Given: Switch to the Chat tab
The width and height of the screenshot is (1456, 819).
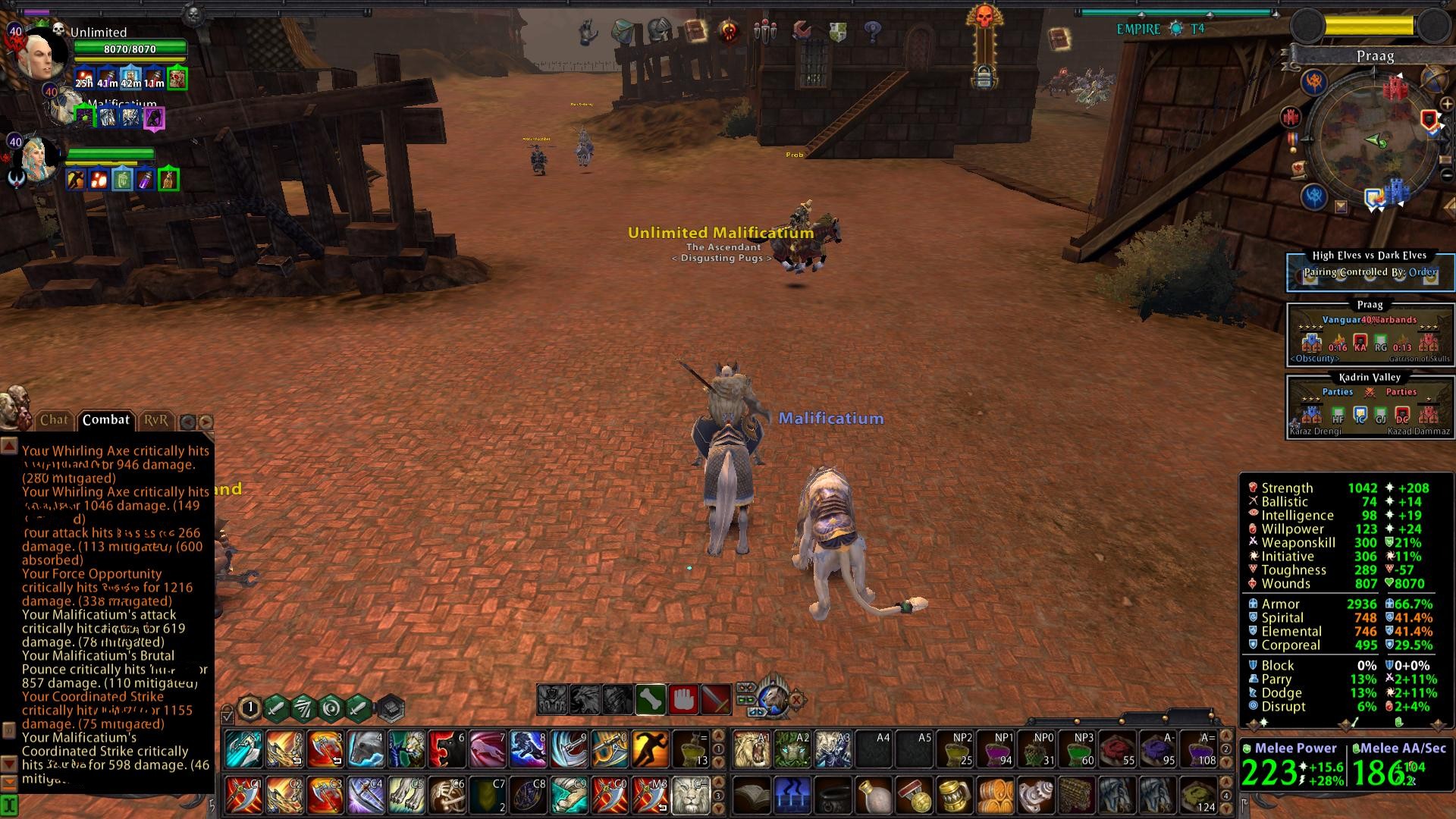Looking at the screenshot, I should [54, 420].
